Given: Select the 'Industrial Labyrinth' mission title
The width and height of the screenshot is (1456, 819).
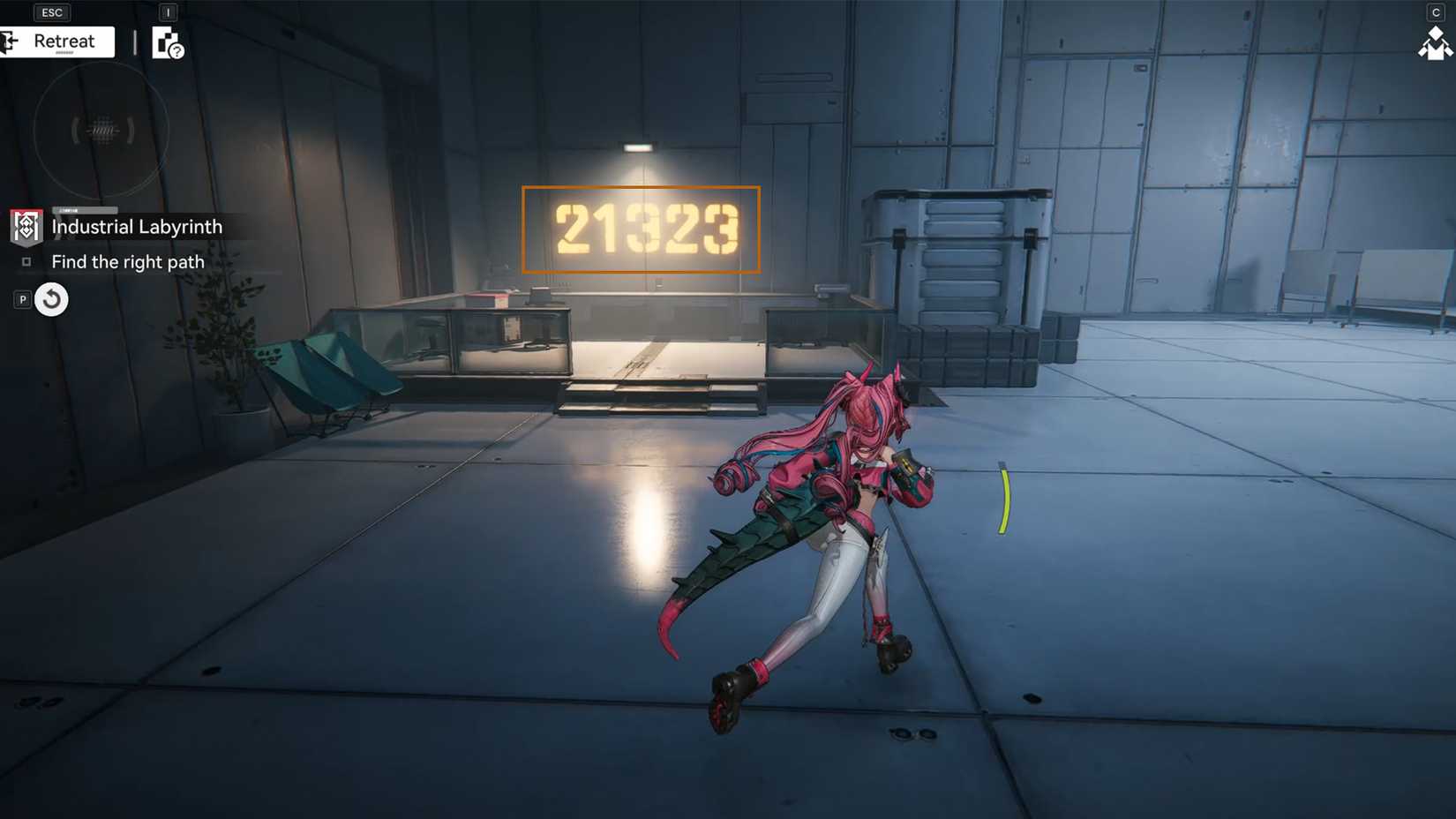Looking at the screenshot, I should coord(137,227).
